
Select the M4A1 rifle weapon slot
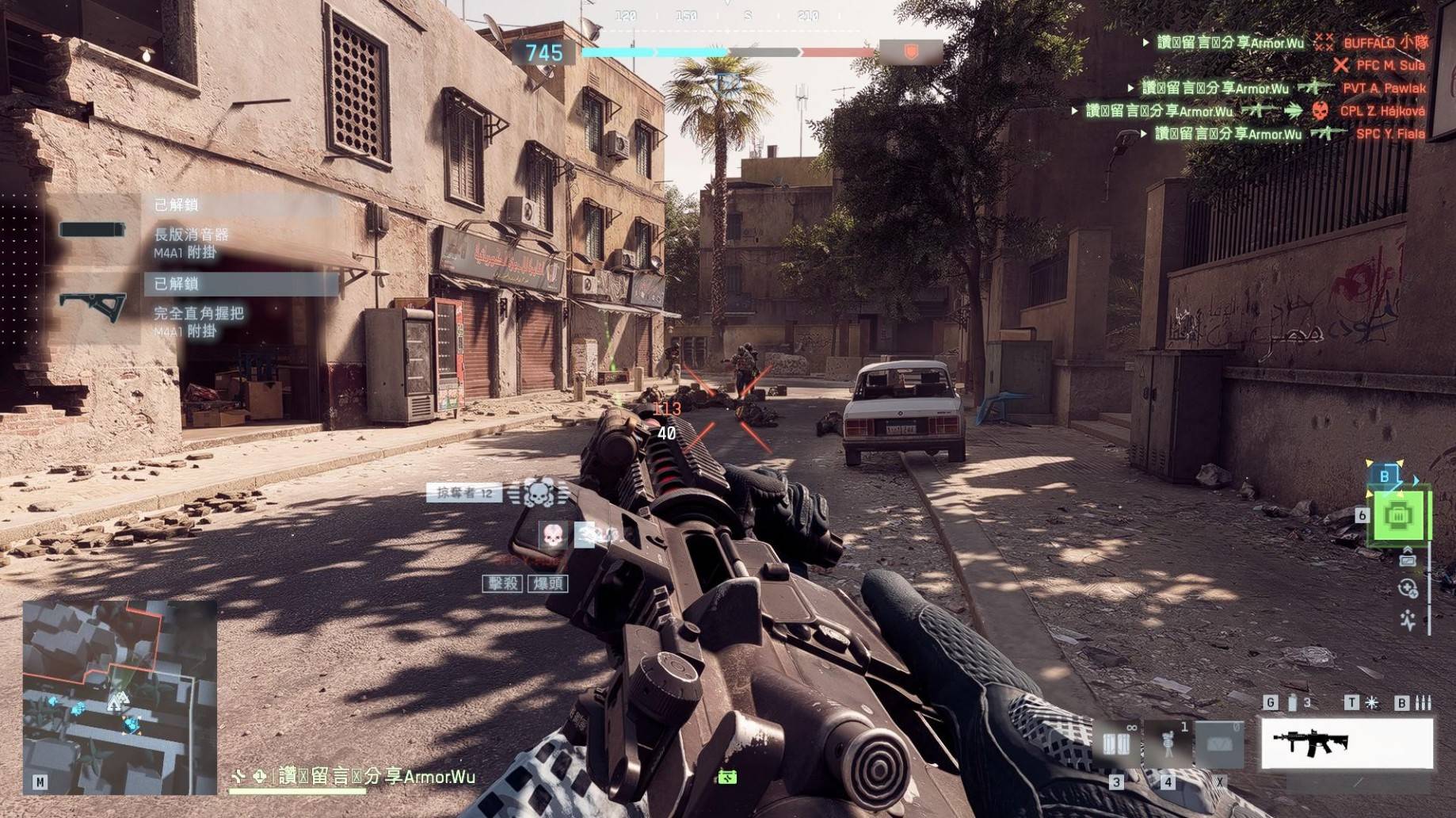tap(1347, 743)
